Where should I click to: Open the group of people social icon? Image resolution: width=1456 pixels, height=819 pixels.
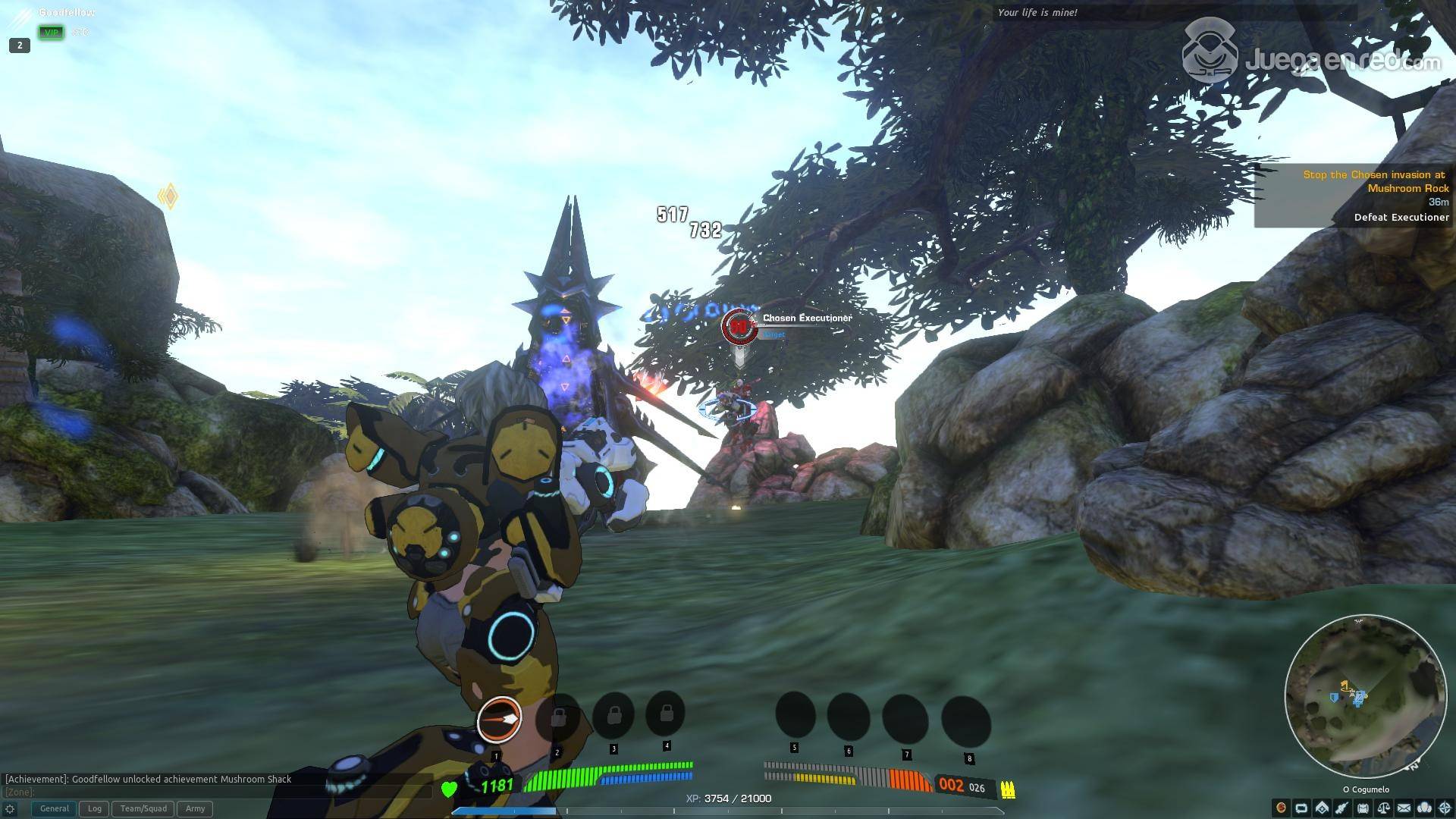(1424, 808)
